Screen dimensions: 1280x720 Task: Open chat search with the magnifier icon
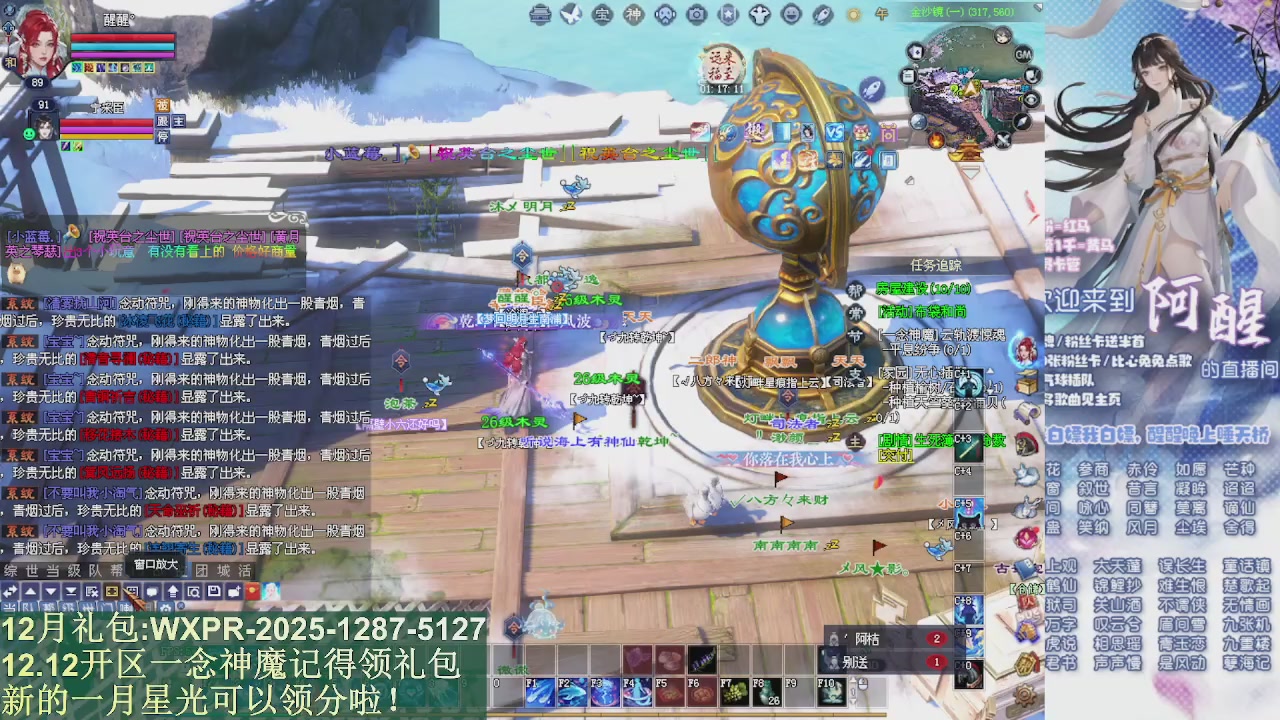tap(194, 590)
